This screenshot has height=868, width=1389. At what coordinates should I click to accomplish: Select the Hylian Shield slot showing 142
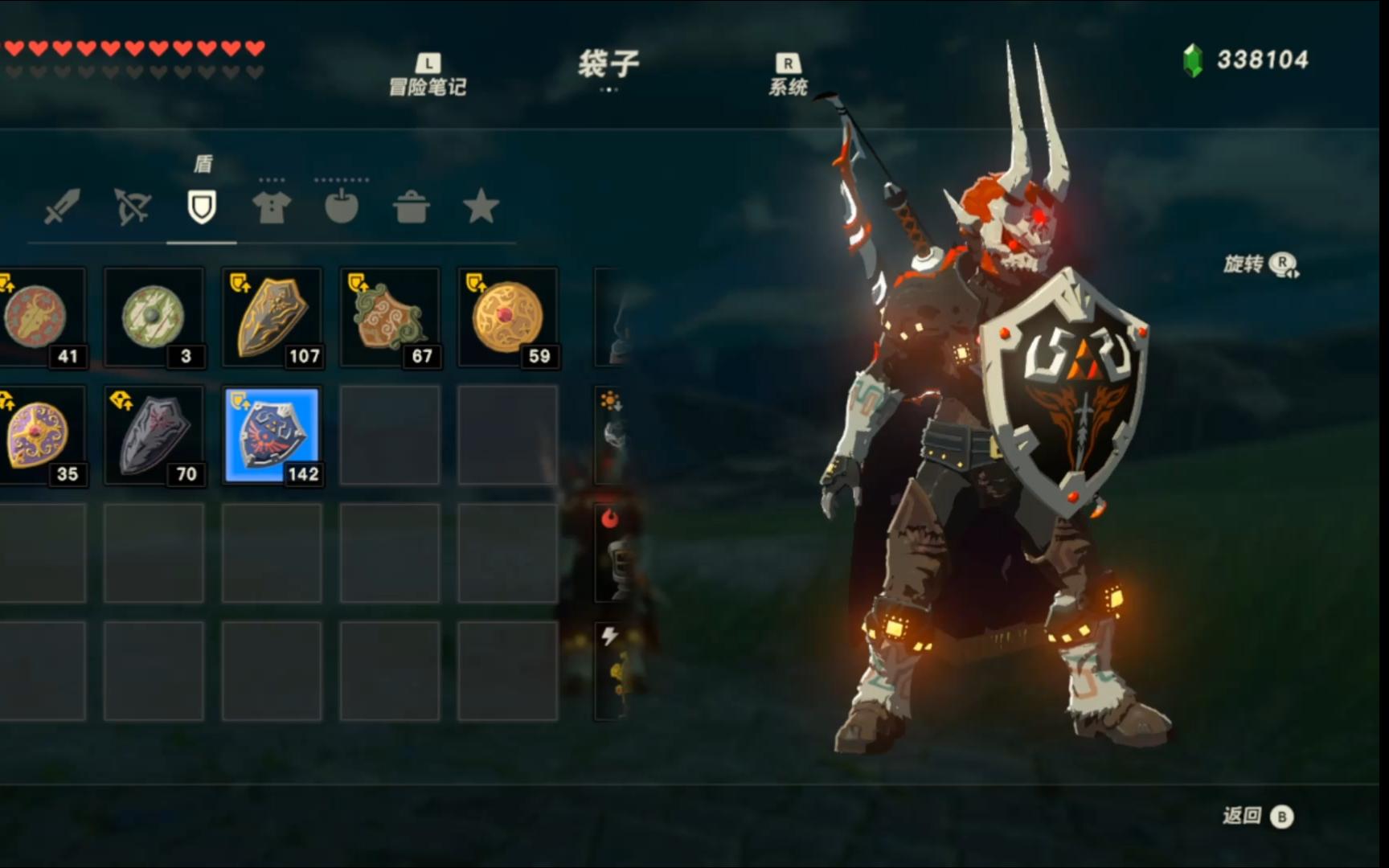(x=272, y=435)
